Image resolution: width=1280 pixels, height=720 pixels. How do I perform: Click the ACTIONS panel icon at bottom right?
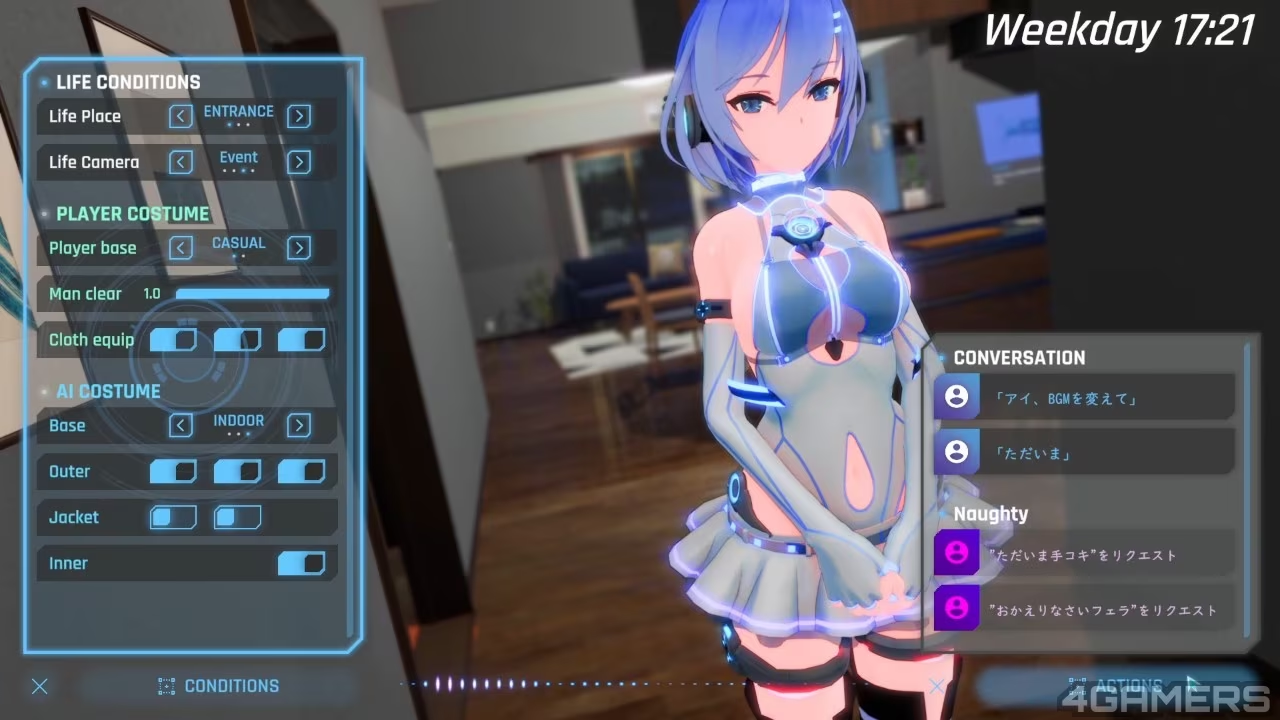[1076, 686]
